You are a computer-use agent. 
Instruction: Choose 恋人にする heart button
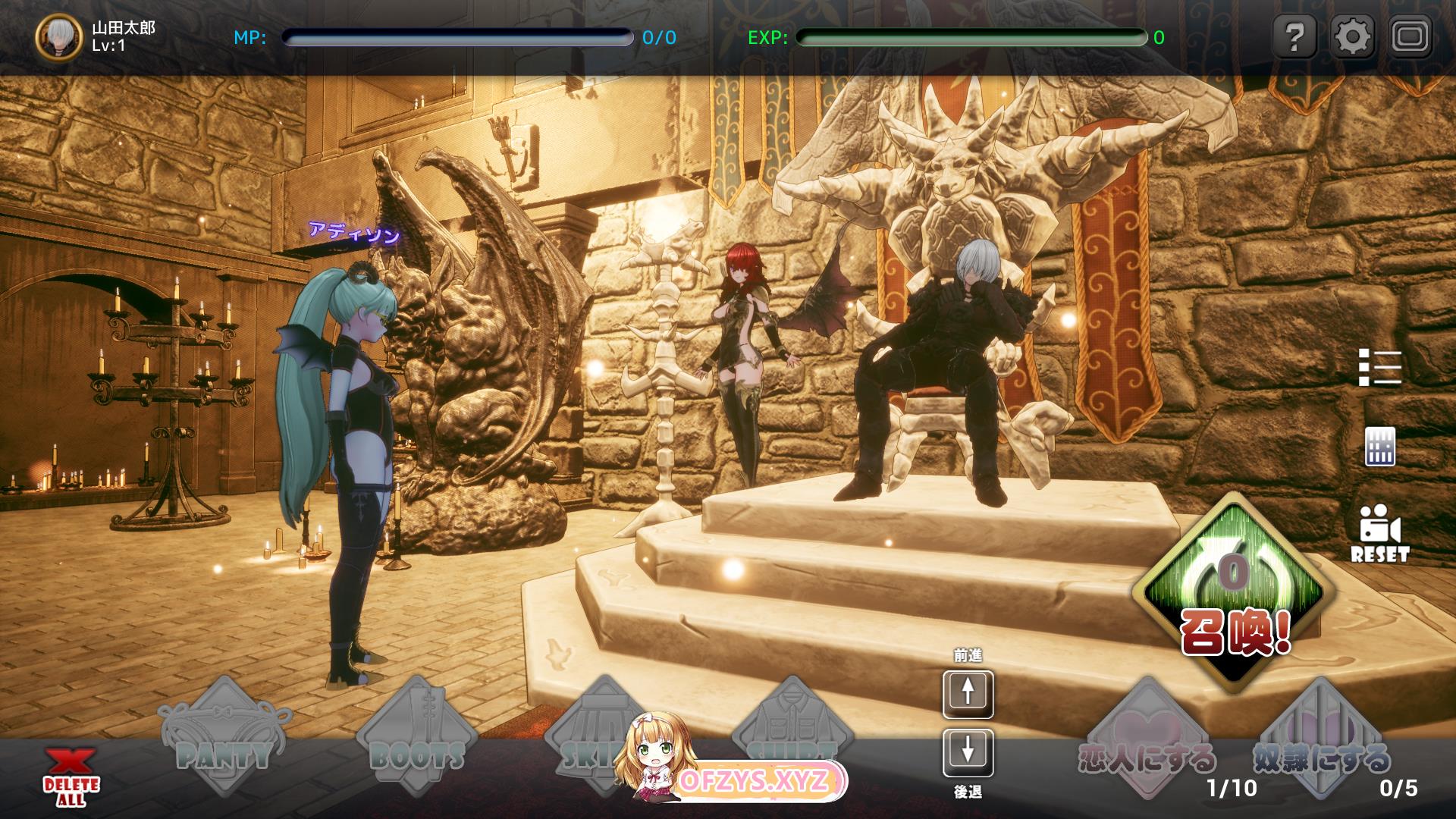(1147, 739)
